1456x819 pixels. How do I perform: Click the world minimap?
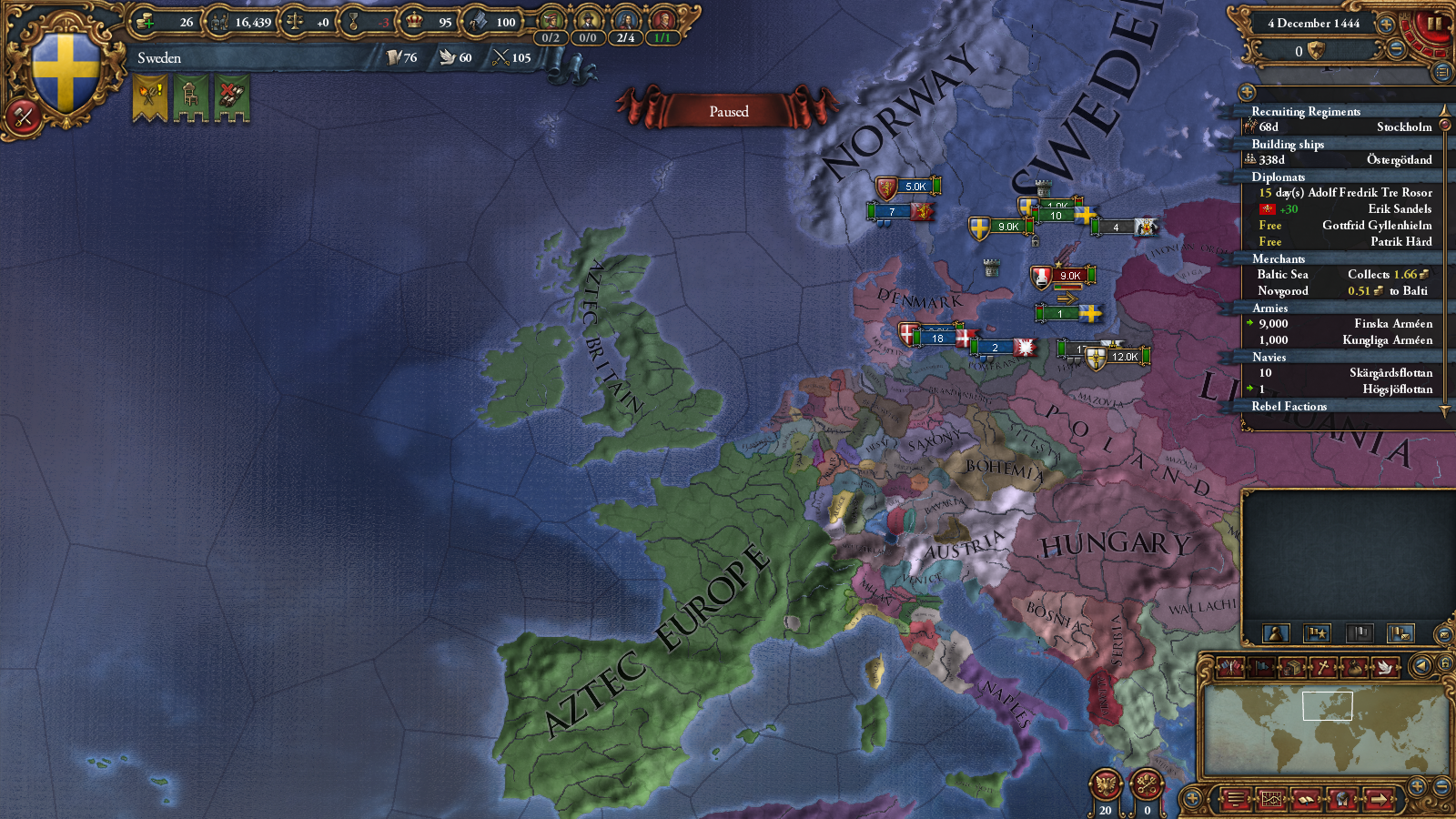click(x=1325, y=728)
